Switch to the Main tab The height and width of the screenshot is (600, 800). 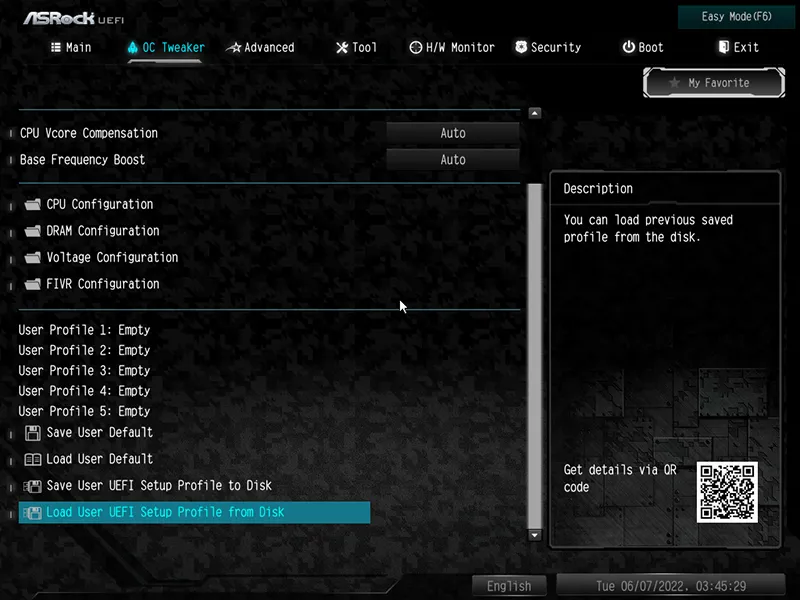(x=71, y=47)
